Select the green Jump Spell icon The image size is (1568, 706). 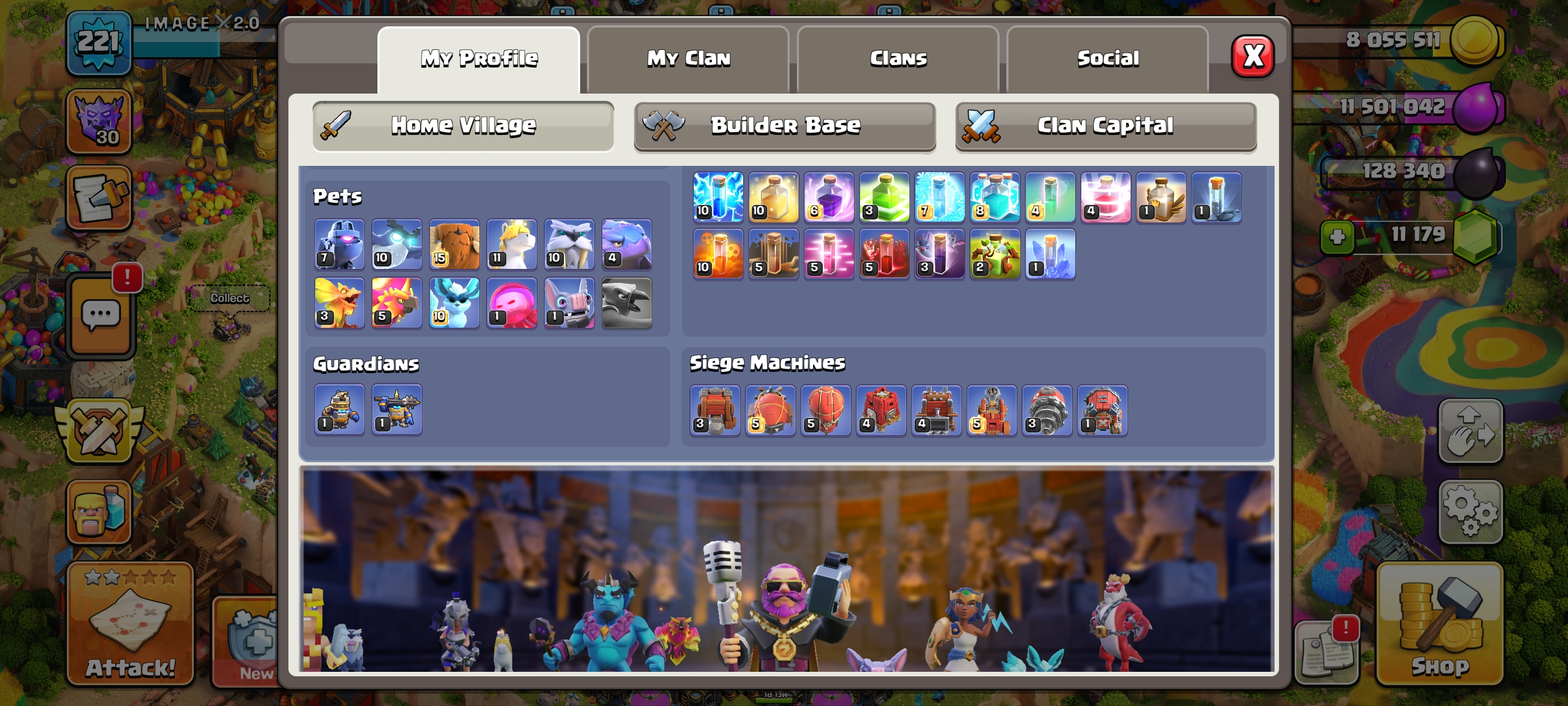[884, 197]
